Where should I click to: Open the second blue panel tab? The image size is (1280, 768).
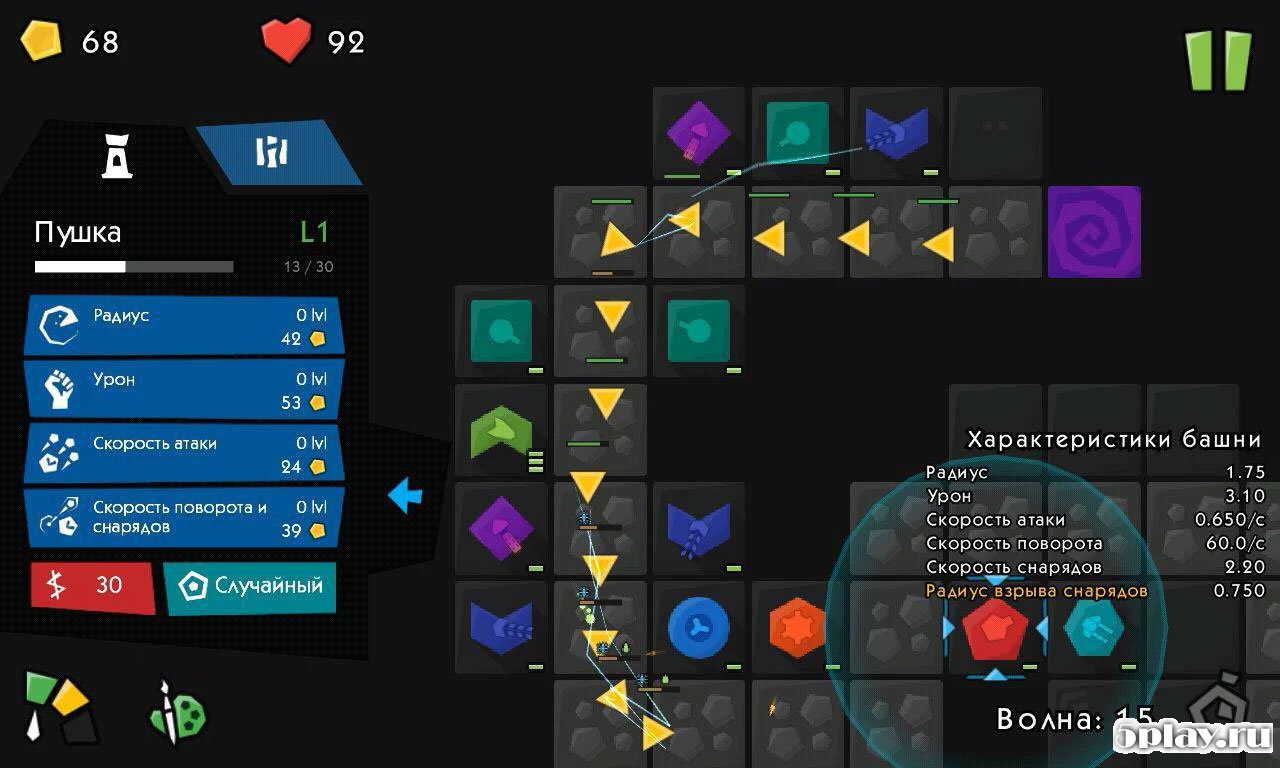point(273,152)
